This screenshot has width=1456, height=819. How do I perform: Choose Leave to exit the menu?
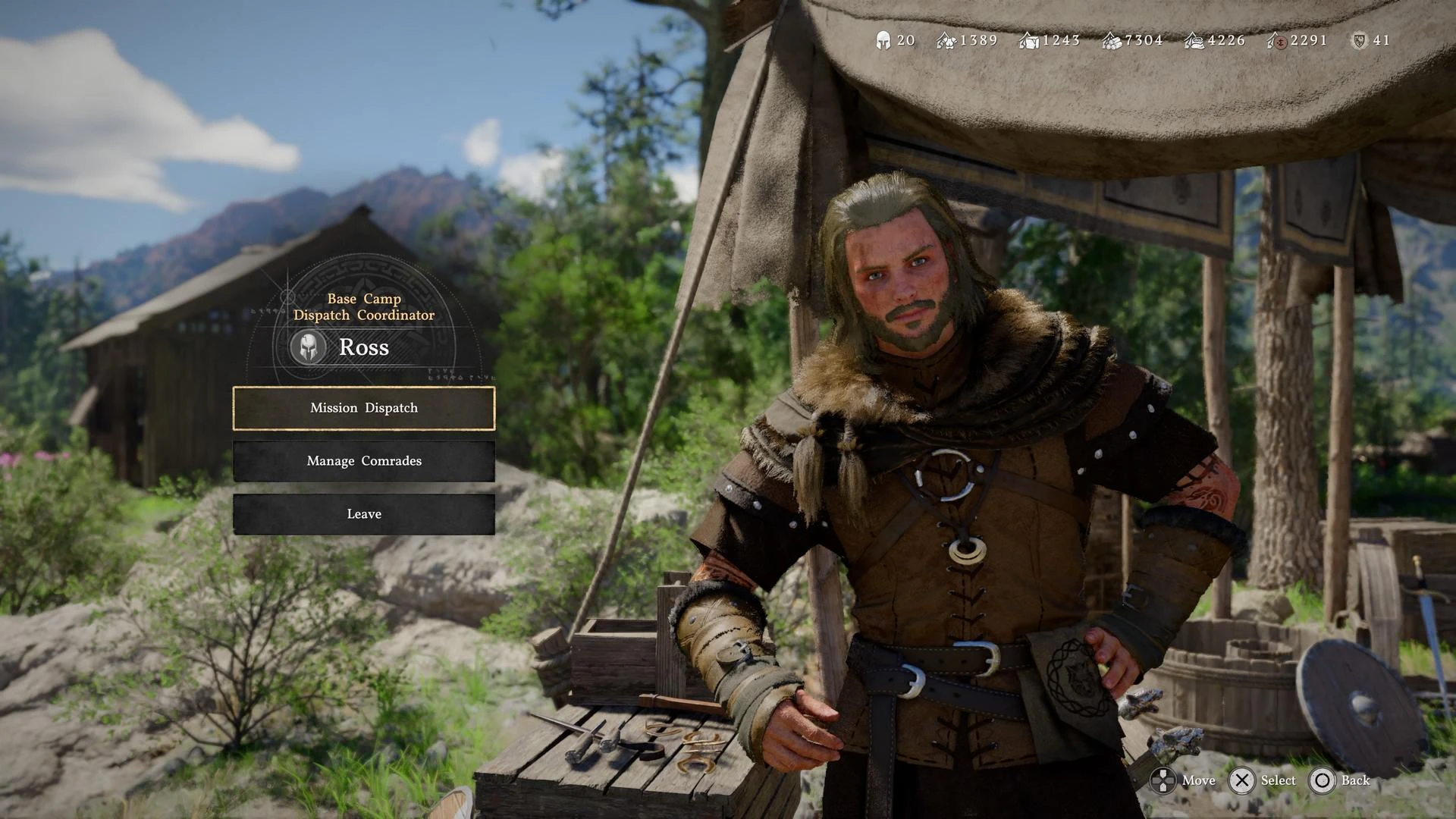[x=364, y=514]
